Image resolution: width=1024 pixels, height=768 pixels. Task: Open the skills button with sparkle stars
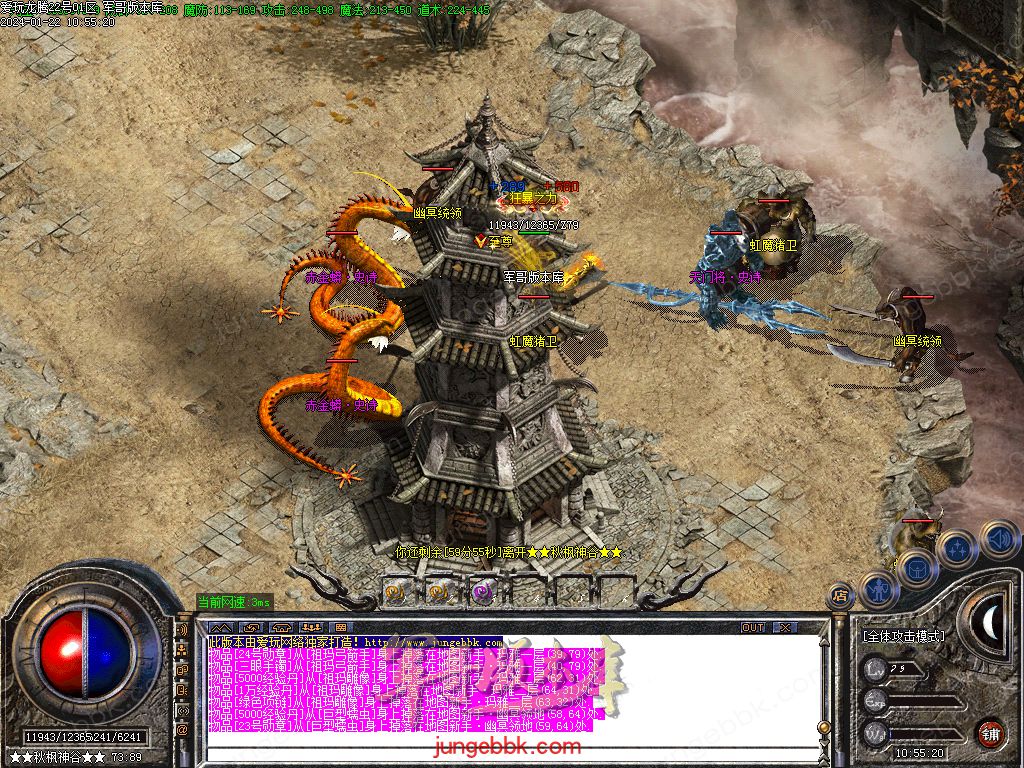click(957, 549)
